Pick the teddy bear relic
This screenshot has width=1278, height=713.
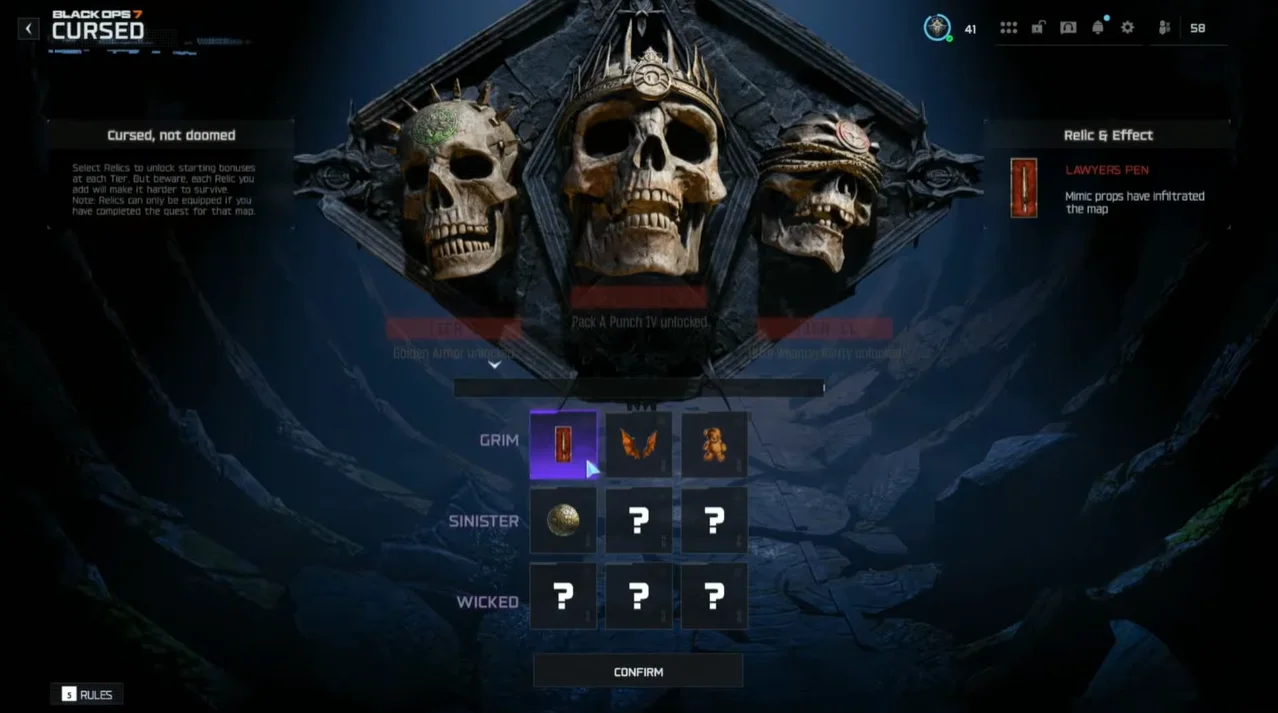[714, 445]
